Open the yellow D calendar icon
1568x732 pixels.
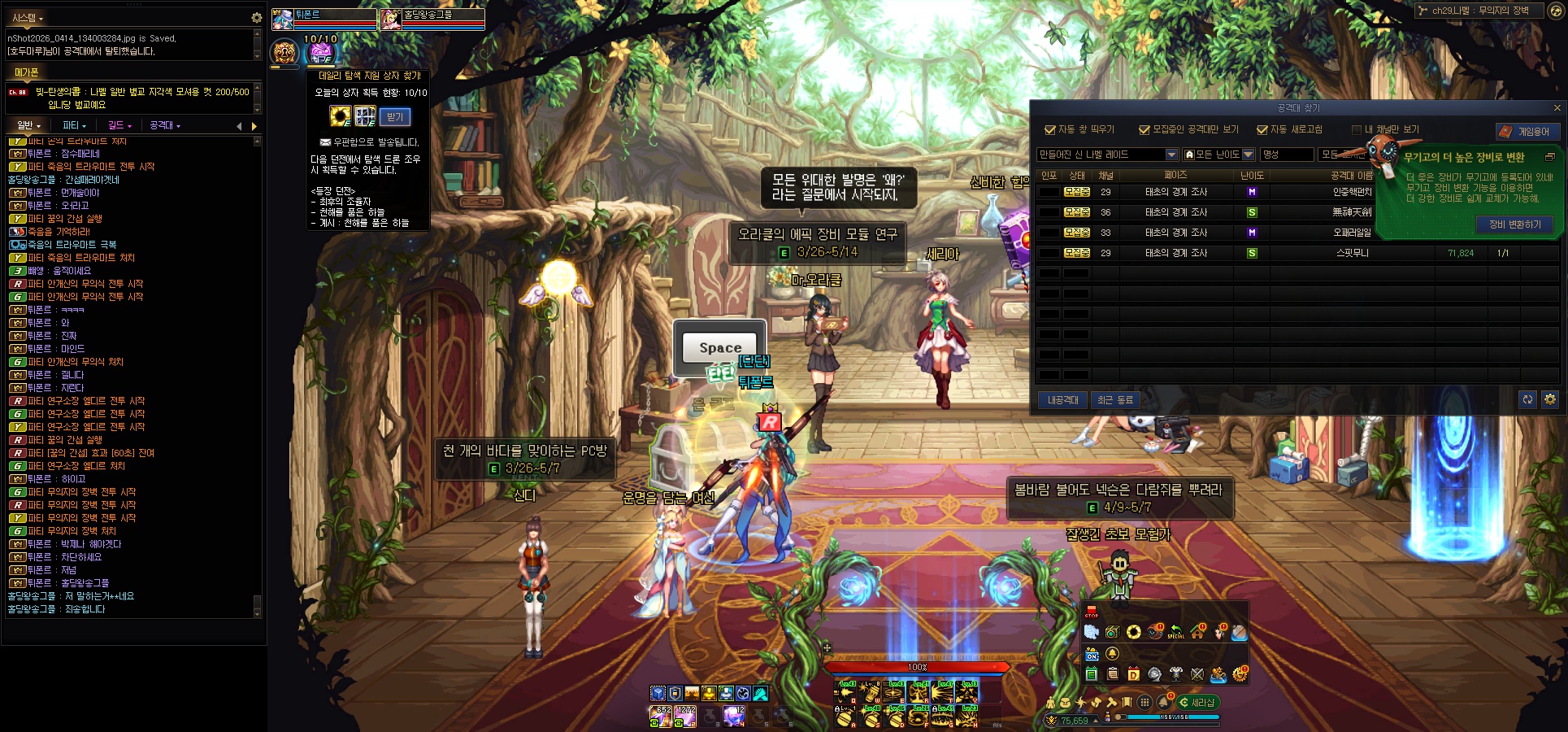point(1133,674)
